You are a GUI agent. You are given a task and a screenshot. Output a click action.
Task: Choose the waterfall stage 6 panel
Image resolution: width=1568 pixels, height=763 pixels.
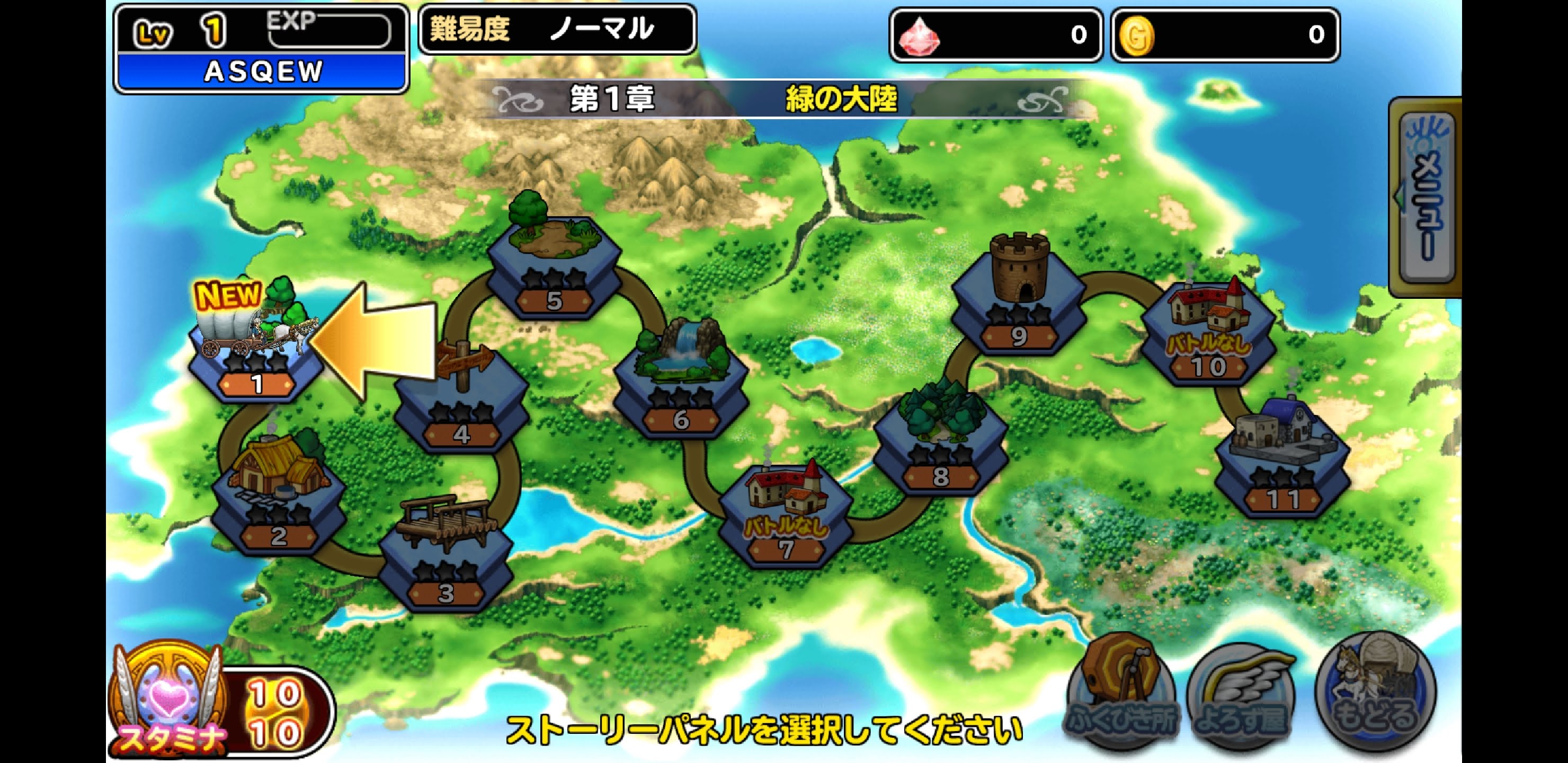(681, 384)
